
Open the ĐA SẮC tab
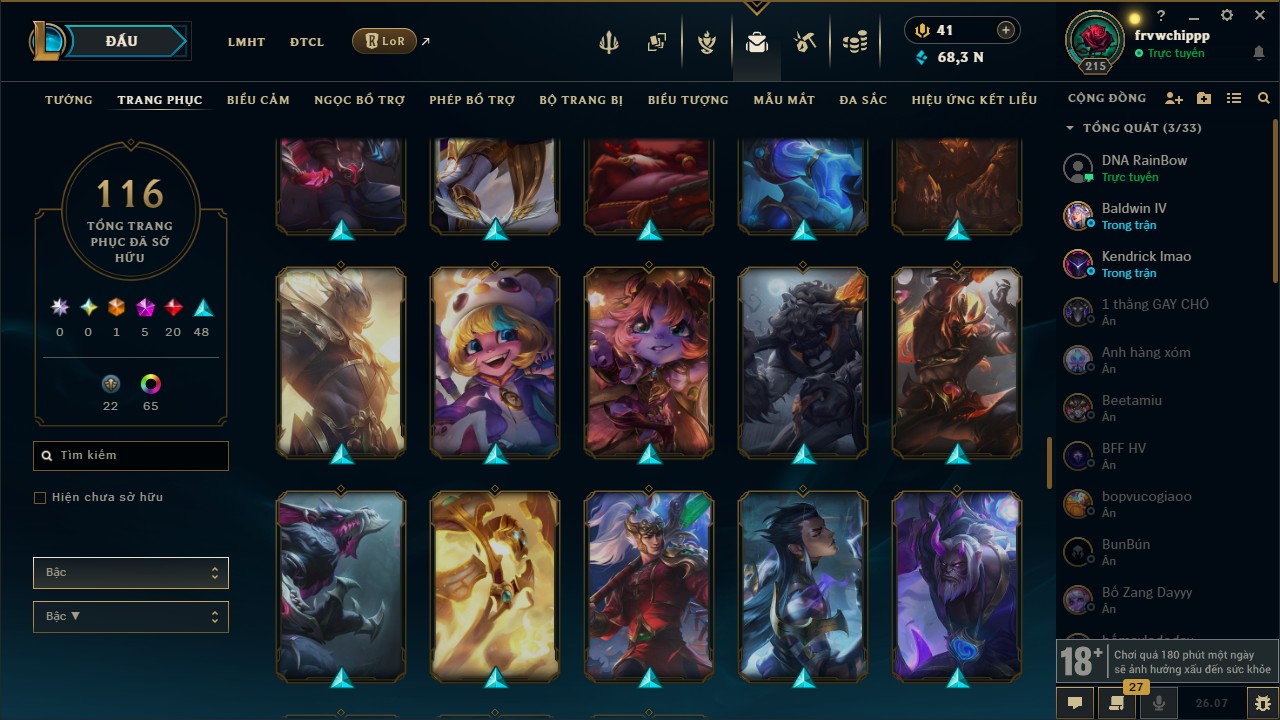pyautogui.click(x=863, y=100)
